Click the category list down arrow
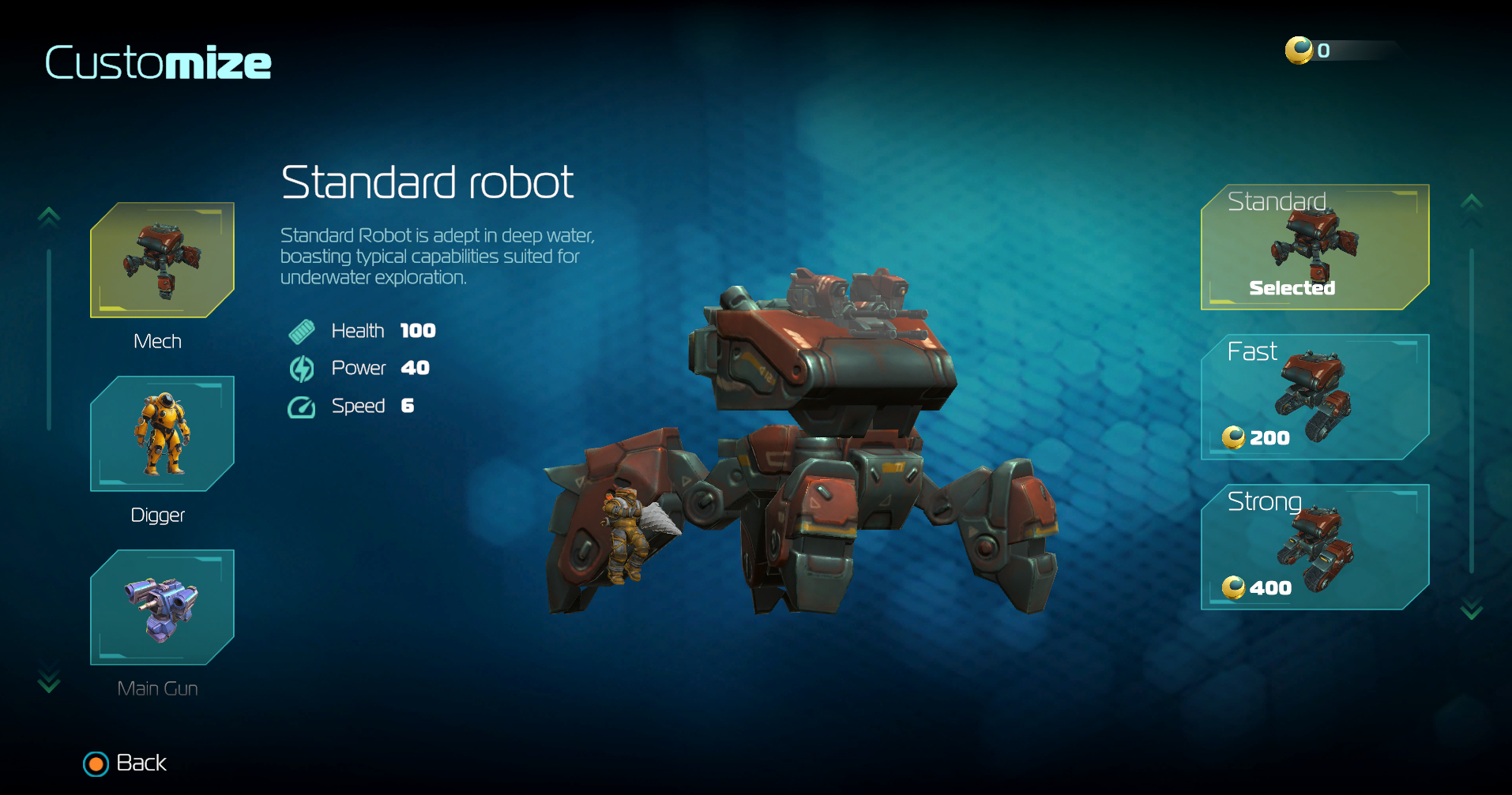The image size is (1512, 795). coord(49,680)
